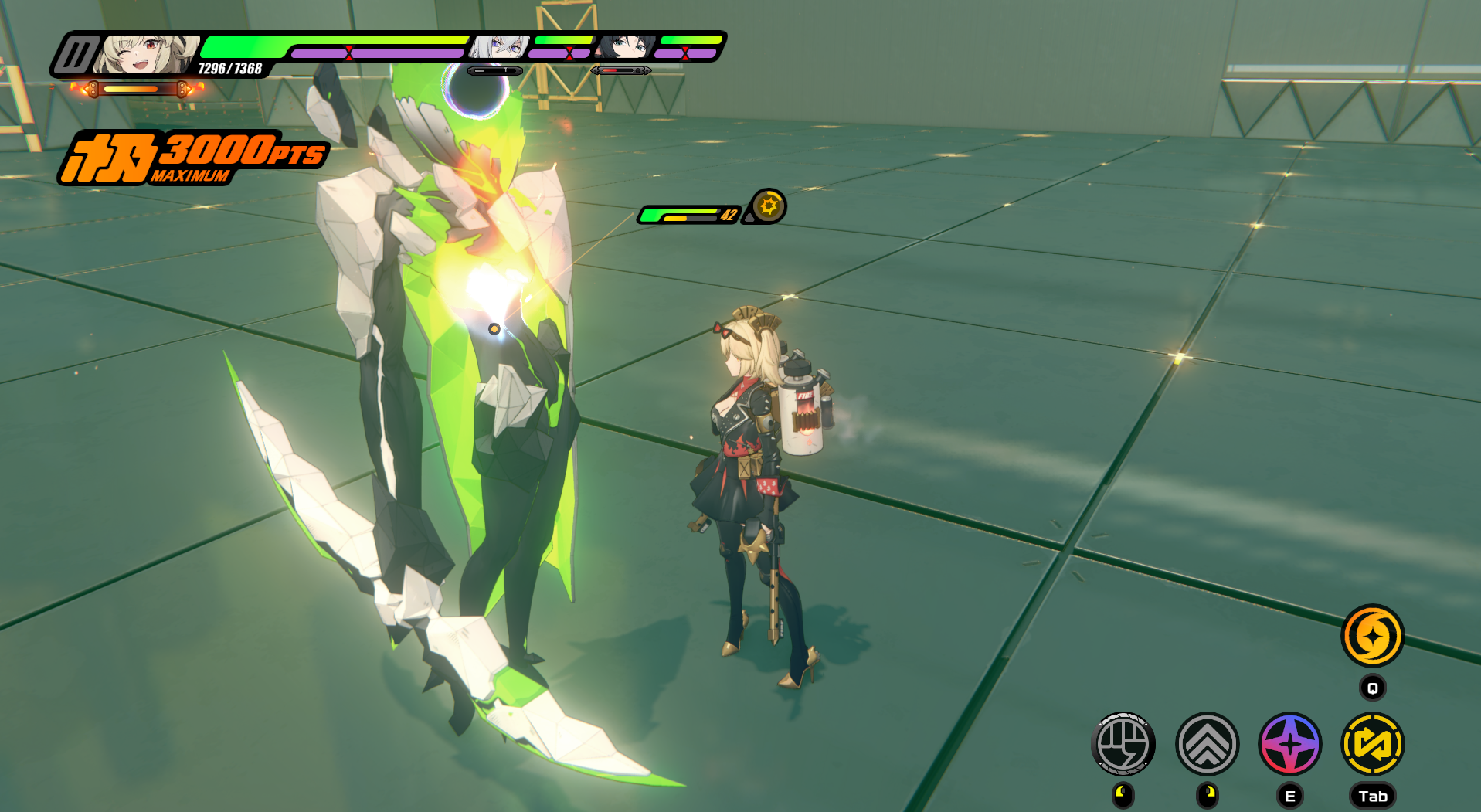Image resolution: width=1481 pixels, height=812 pixels.
Task: Trigger the dodge chevron icon
Action: click(1207, 744)
